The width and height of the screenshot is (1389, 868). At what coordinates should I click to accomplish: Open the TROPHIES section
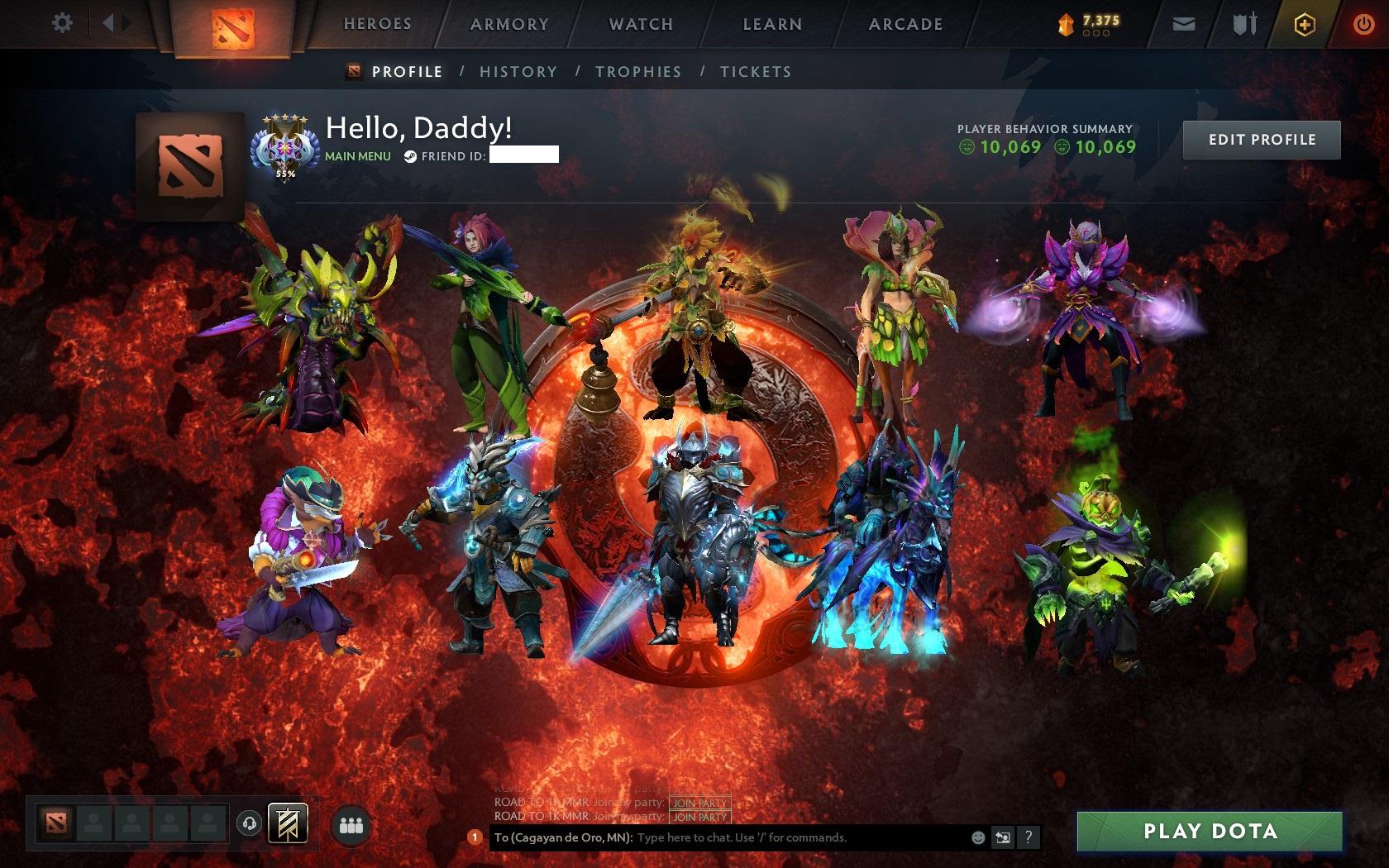coord(637,72)
